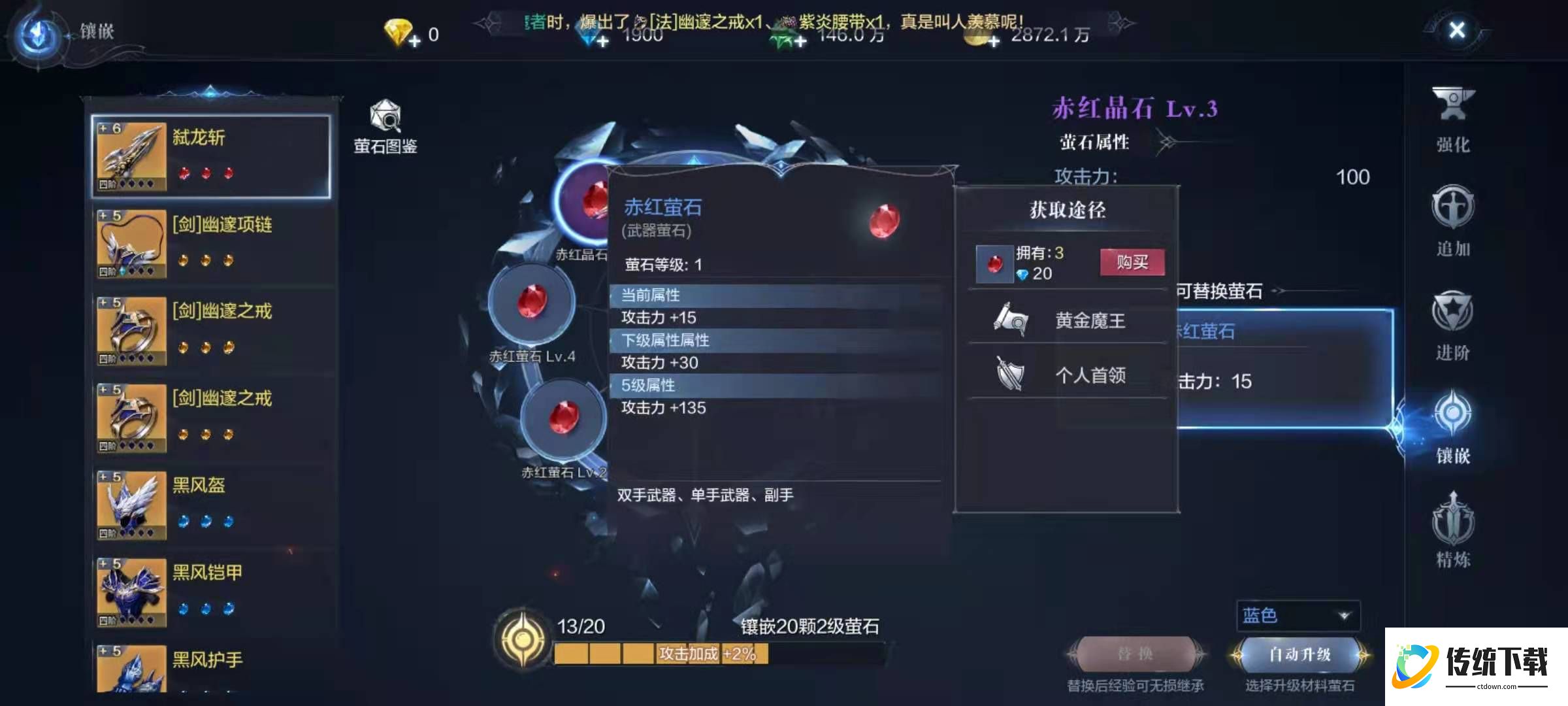1568x706 pixels.
Task: Open the 蓝色 color filter dropdown
Action: pos(1297,614)
